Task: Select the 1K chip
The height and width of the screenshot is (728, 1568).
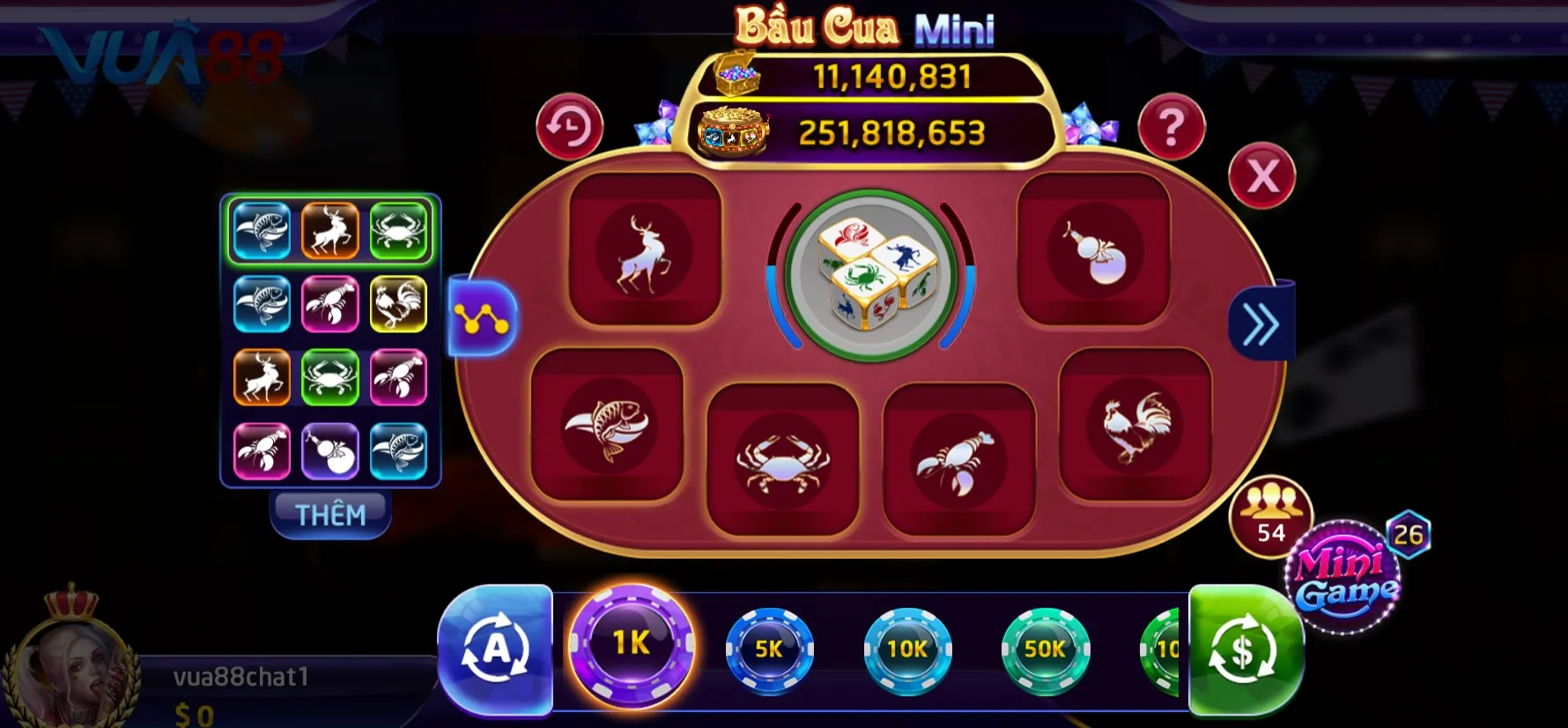Action: click(x=631, y=645)
